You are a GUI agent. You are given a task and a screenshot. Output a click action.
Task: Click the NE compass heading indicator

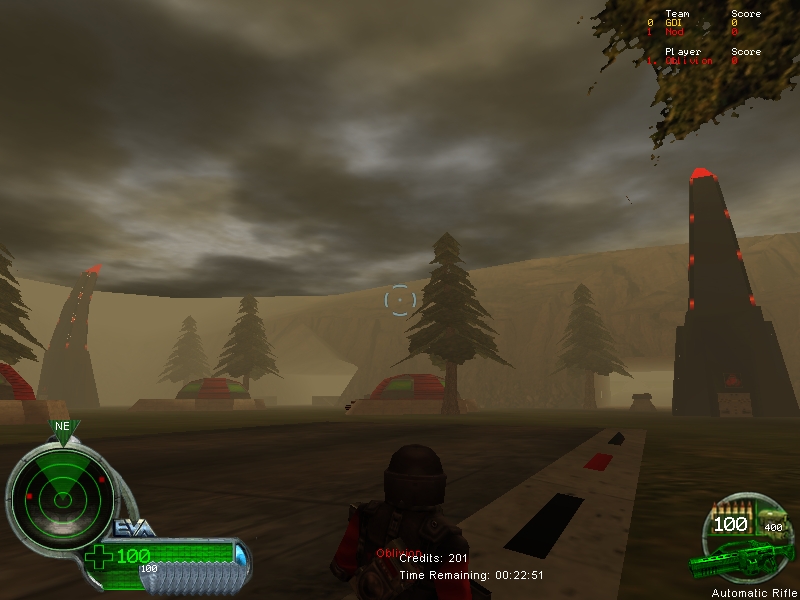tap(62, 427)
